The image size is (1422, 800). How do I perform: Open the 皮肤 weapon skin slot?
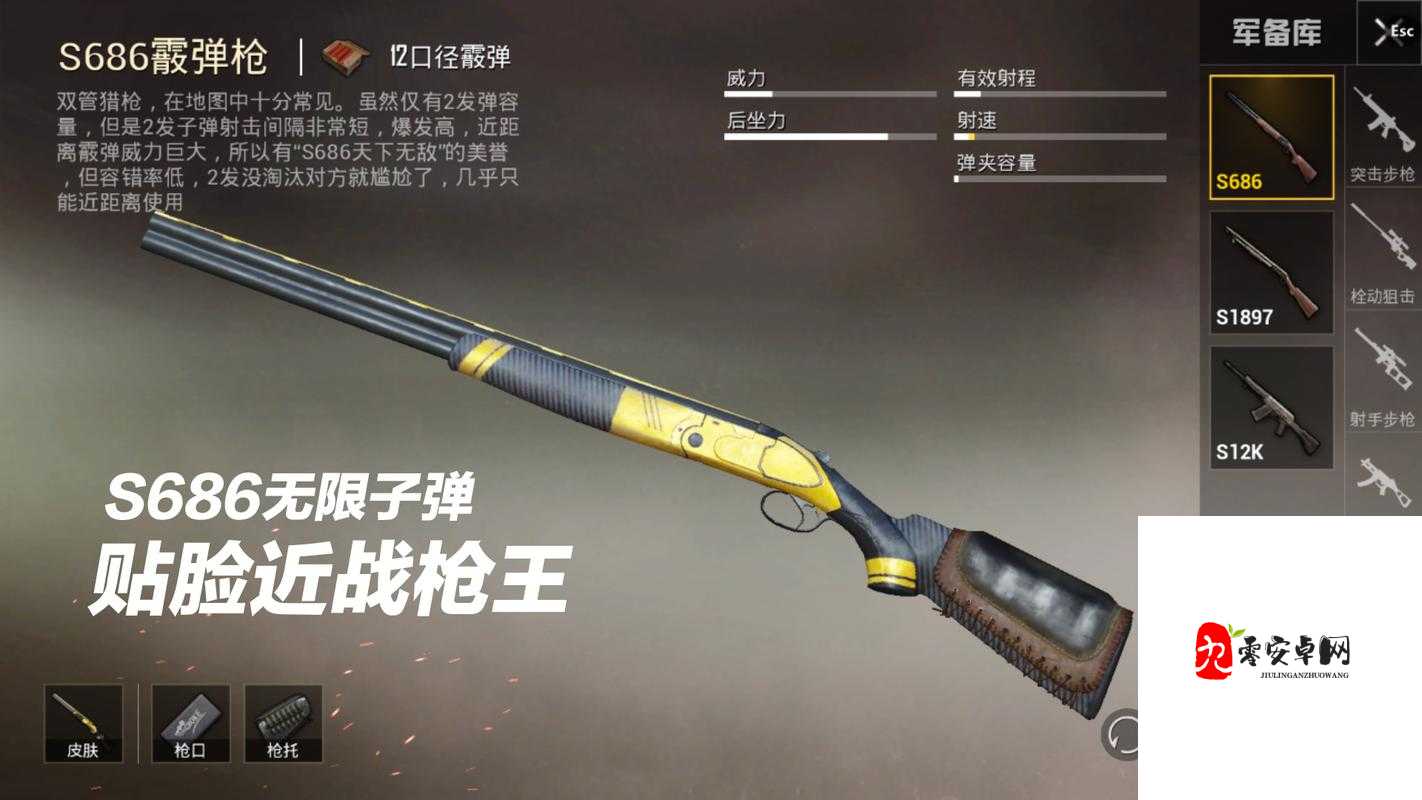[86, 722]
